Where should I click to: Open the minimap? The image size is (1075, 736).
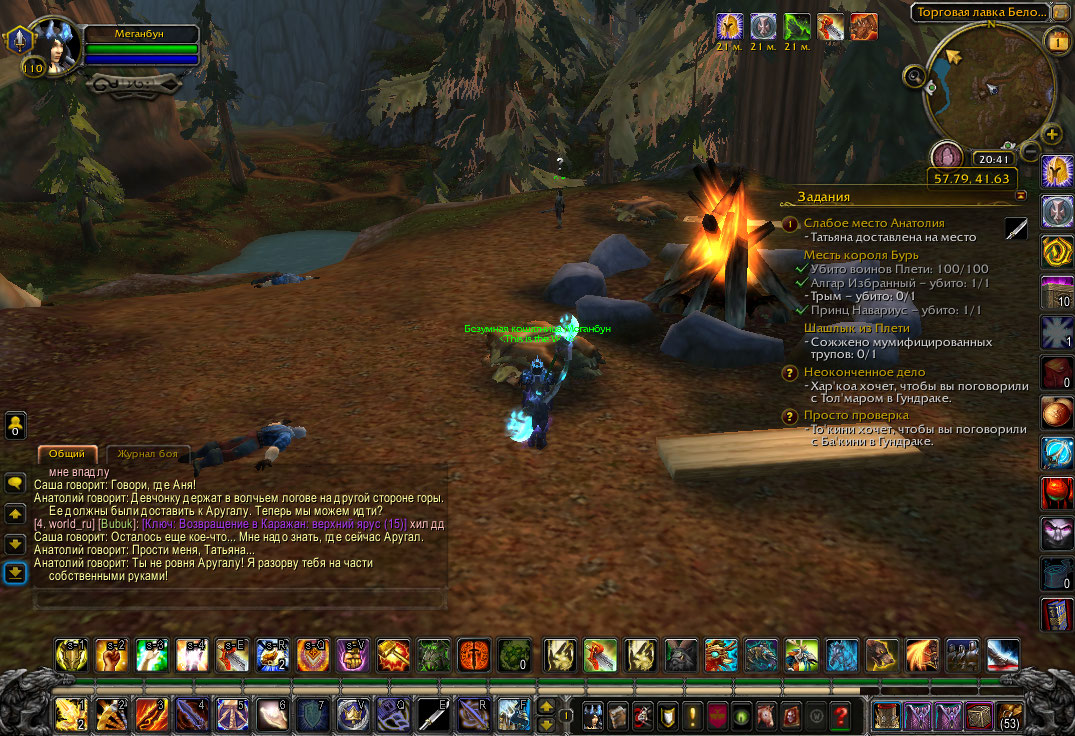989,87
